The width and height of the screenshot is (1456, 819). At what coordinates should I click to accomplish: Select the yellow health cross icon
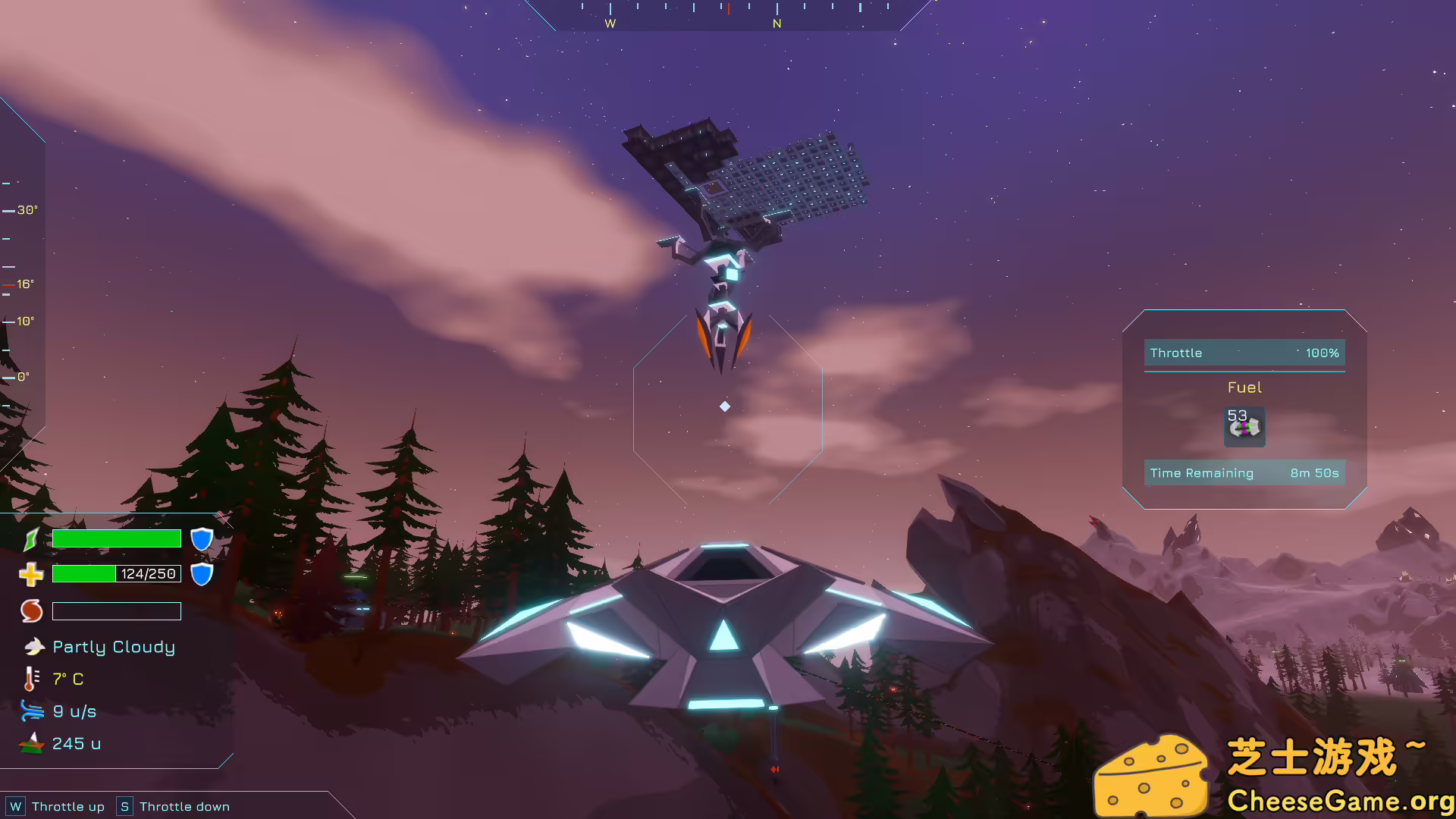tap(31, 574)
